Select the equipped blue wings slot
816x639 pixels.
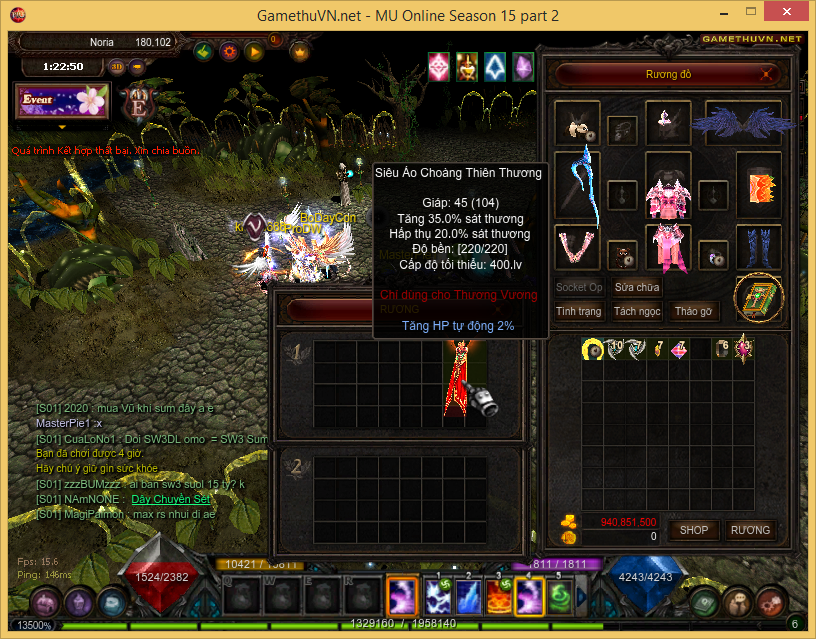point(742,122)
